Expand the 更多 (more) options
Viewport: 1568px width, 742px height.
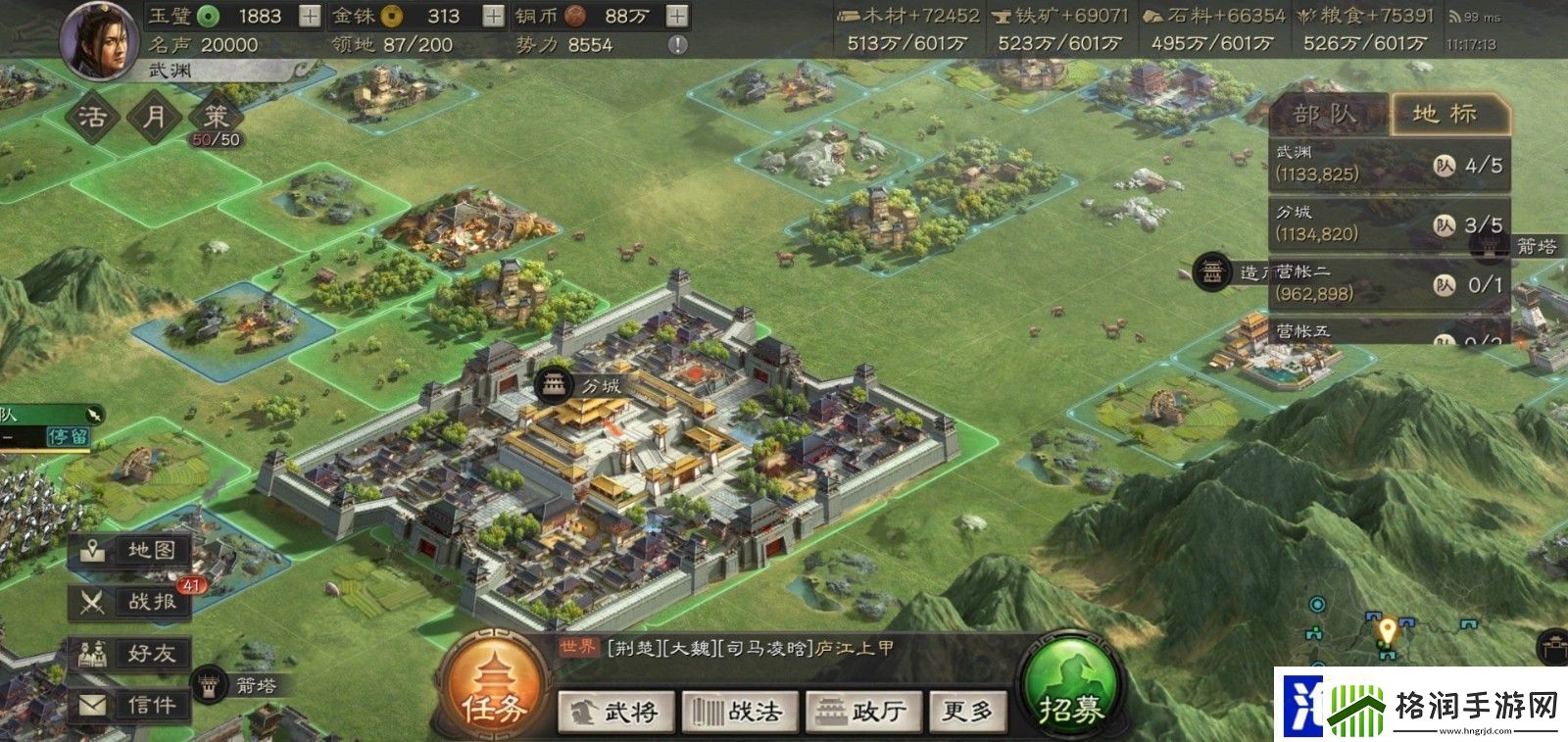pyautogui.click(x=968, y=712)
